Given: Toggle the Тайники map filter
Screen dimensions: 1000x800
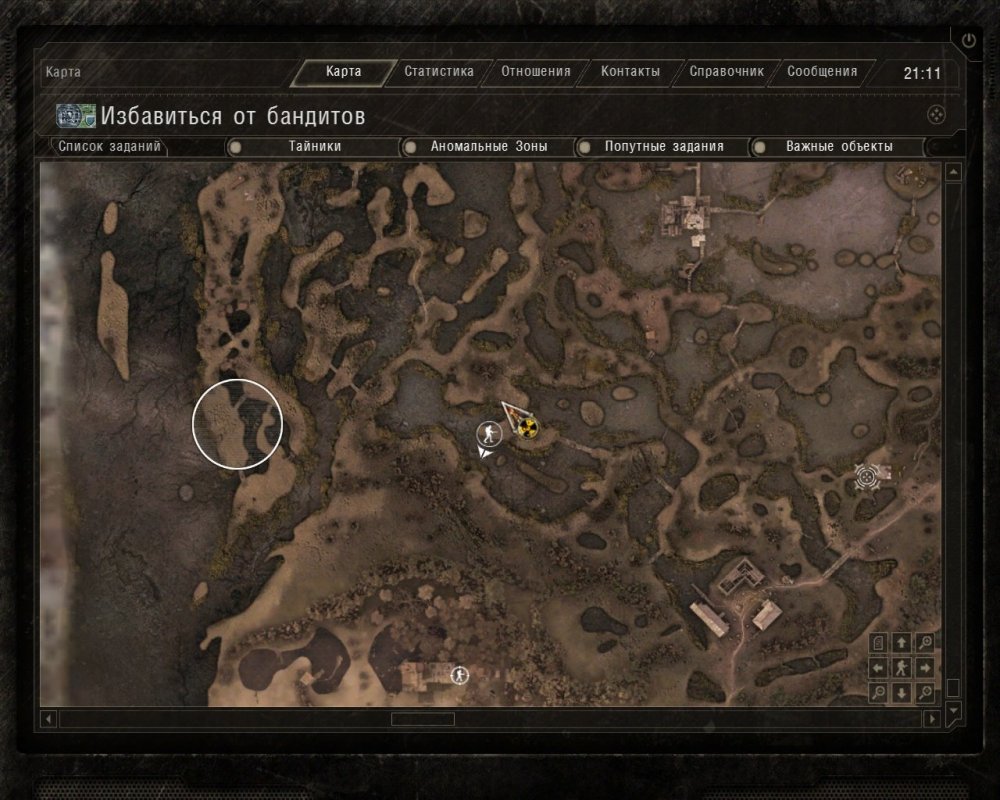Looking at the screenshot, I should pyautogui.click(x=315, y=146).
